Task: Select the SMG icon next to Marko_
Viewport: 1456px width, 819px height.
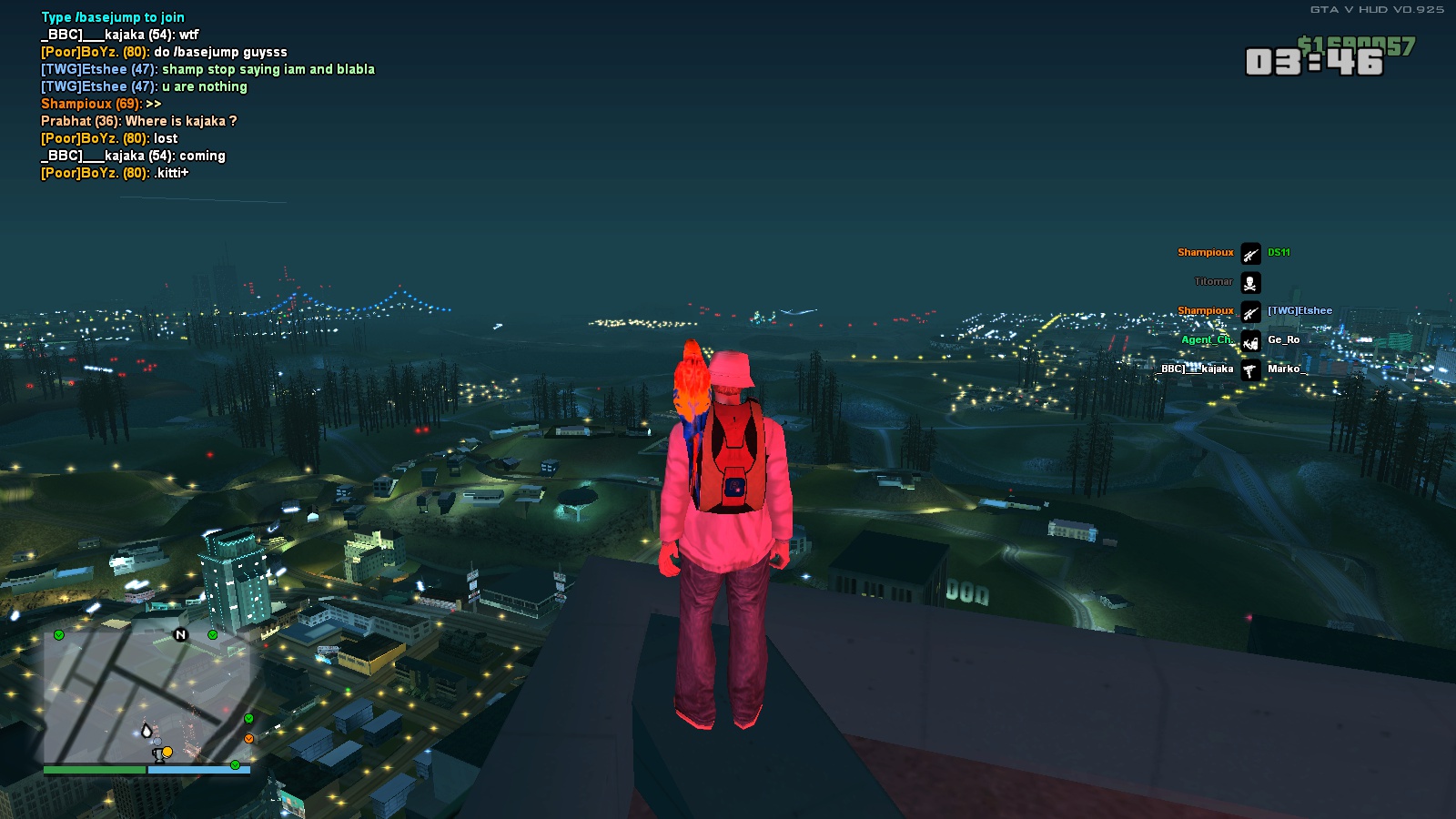Action: (x=1250, y=369)
